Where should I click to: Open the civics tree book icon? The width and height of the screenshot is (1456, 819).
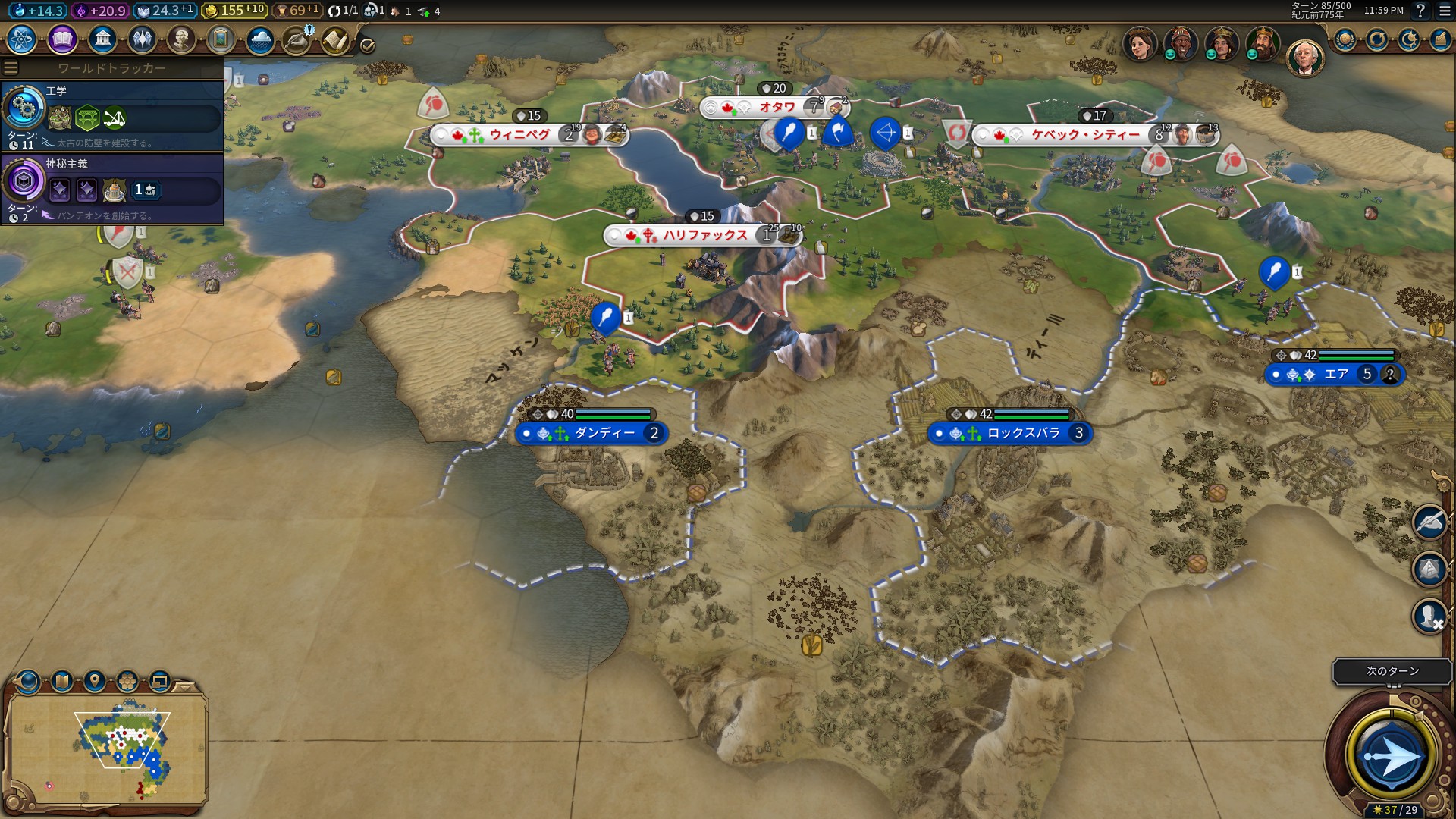tap(62, 39)
